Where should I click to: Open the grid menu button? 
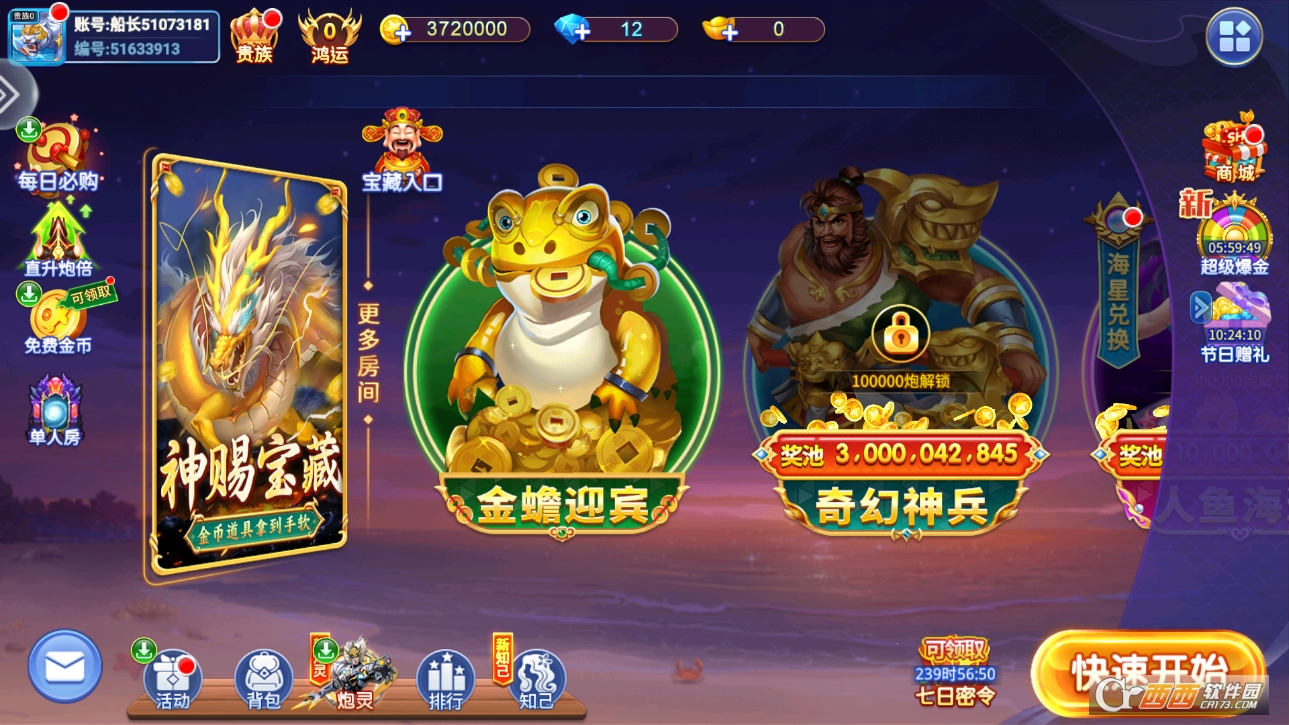pyautogui.click(x=1234, y=37)
